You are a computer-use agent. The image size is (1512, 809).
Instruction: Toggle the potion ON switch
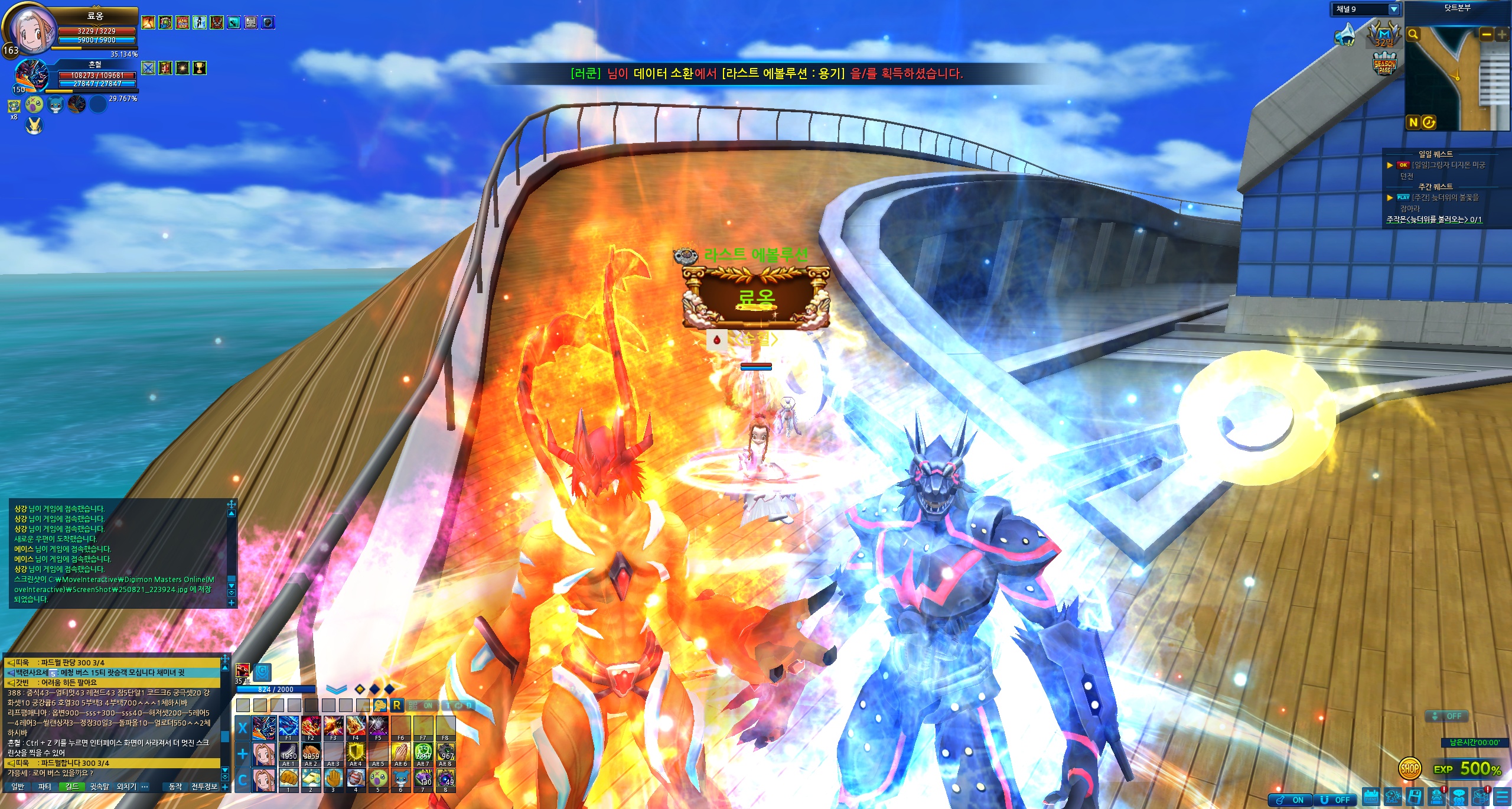coord(1291,800)
